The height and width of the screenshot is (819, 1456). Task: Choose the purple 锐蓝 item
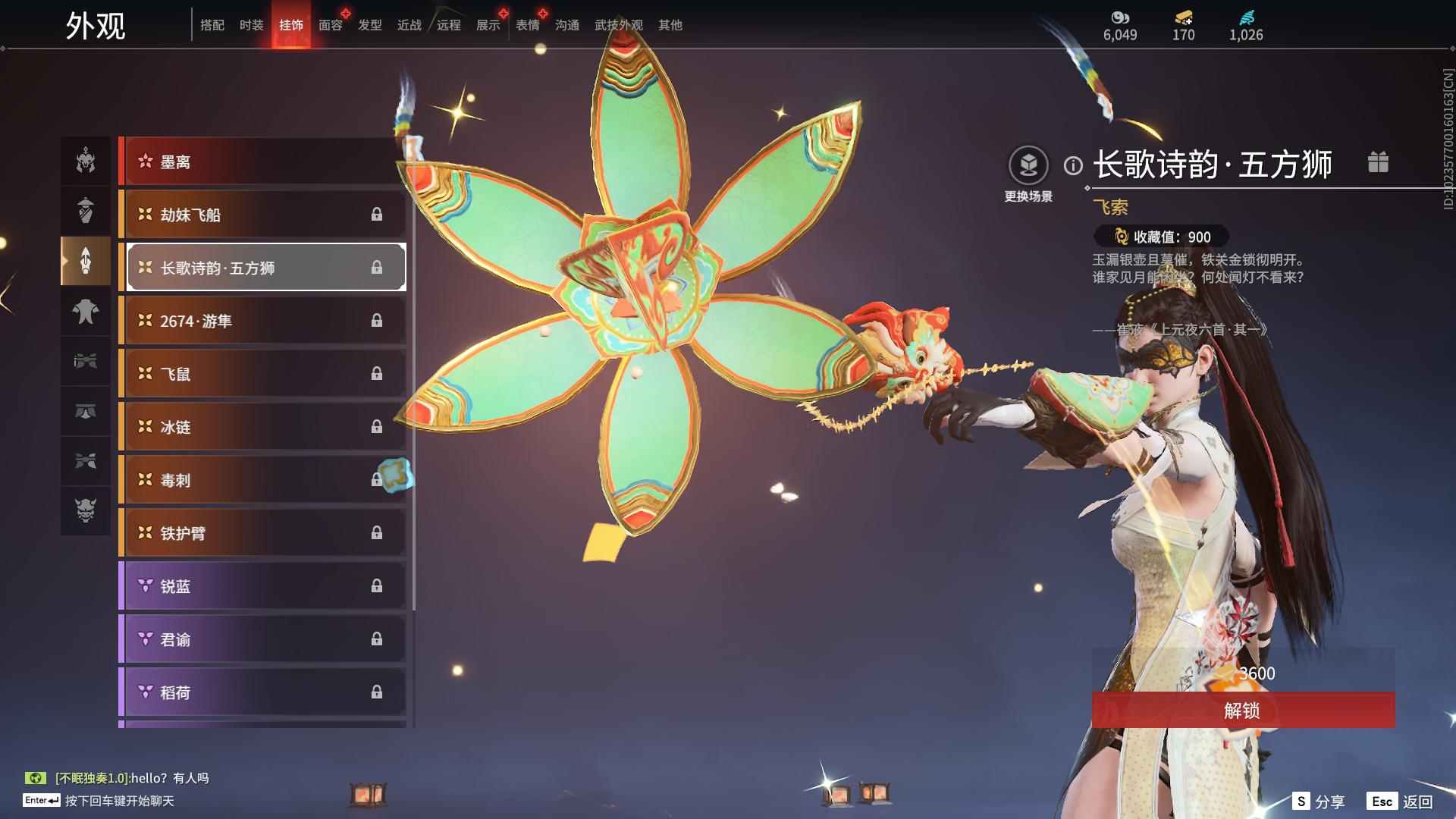(262, 586)
